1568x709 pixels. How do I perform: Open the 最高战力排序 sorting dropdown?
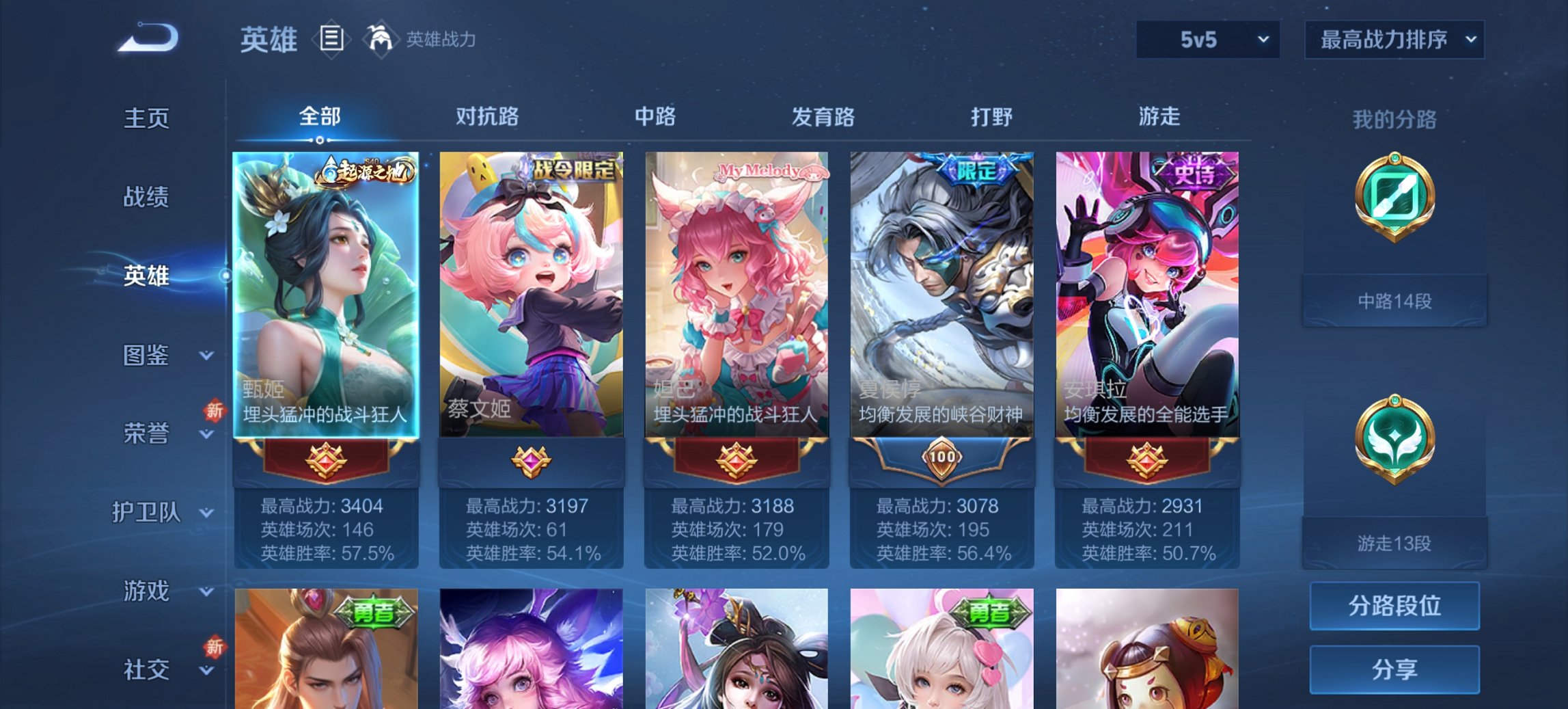point(1393,40)
